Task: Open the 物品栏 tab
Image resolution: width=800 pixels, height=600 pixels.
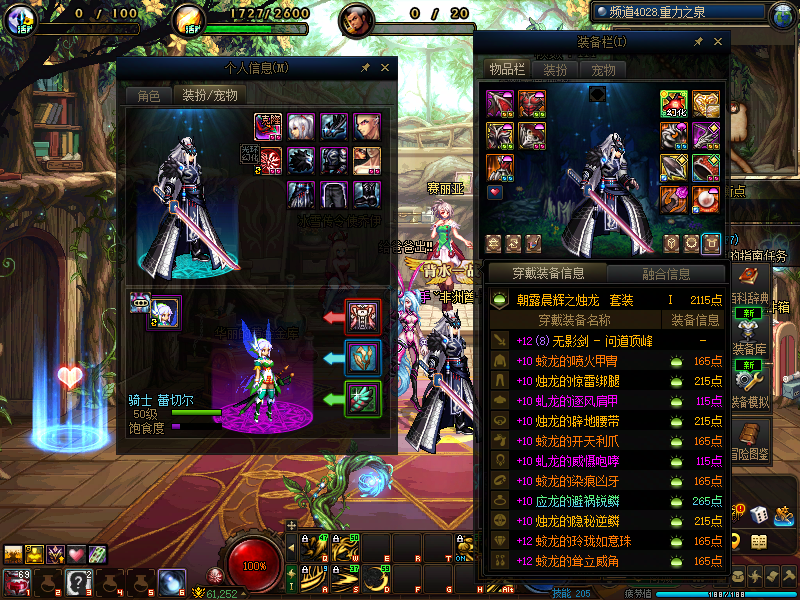Action: pos(506,70)
